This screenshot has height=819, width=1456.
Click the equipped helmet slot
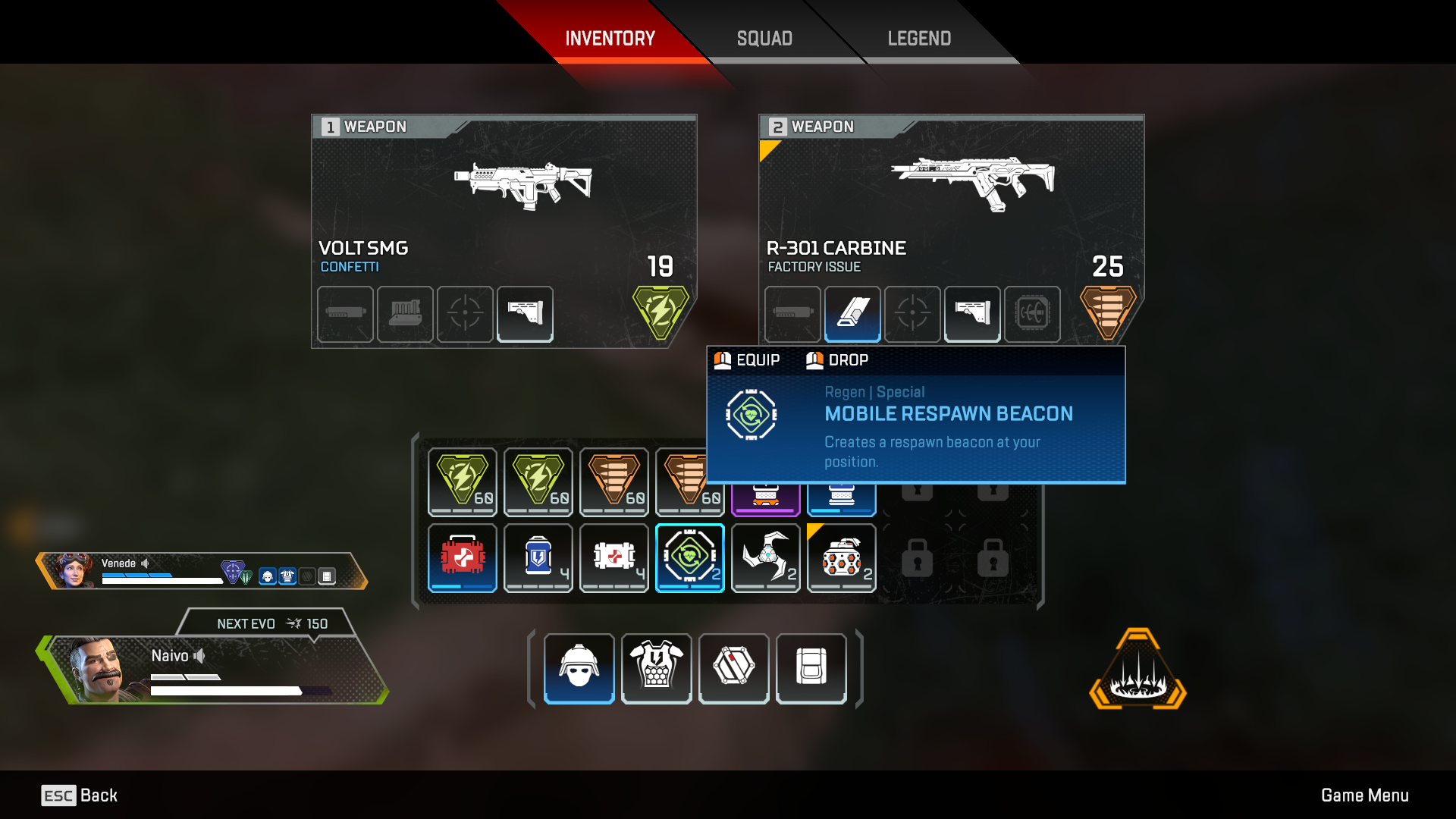pos(579,668)
